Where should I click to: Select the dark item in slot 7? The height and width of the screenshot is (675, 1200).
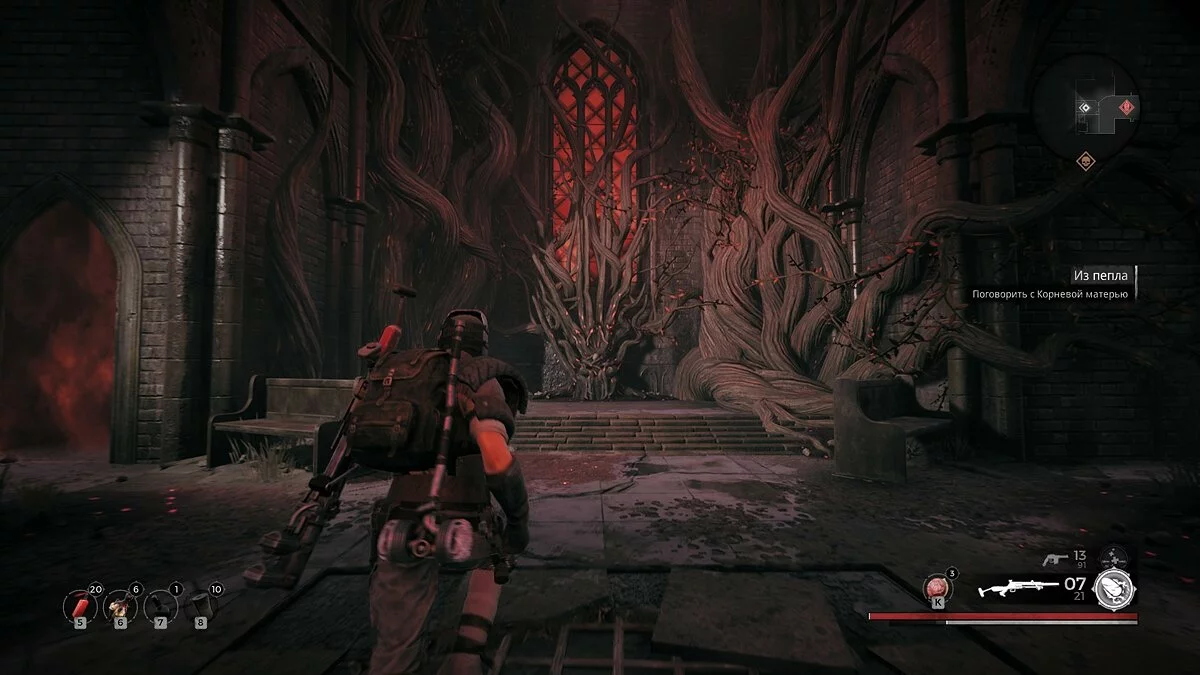pos(160,604)
